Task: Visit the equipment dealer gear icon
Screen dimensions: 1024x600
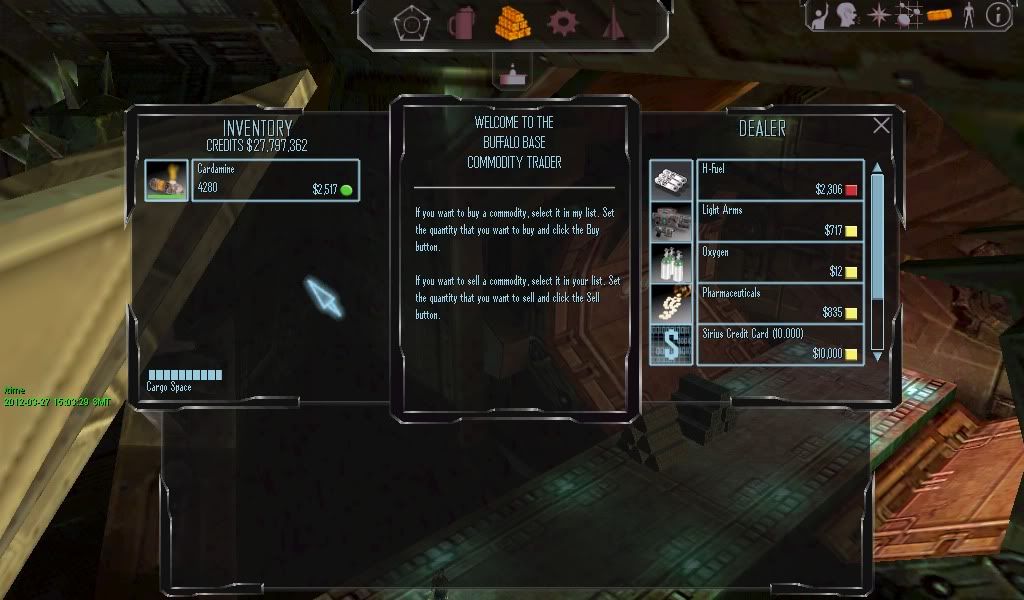Action: tap(562, 22)
